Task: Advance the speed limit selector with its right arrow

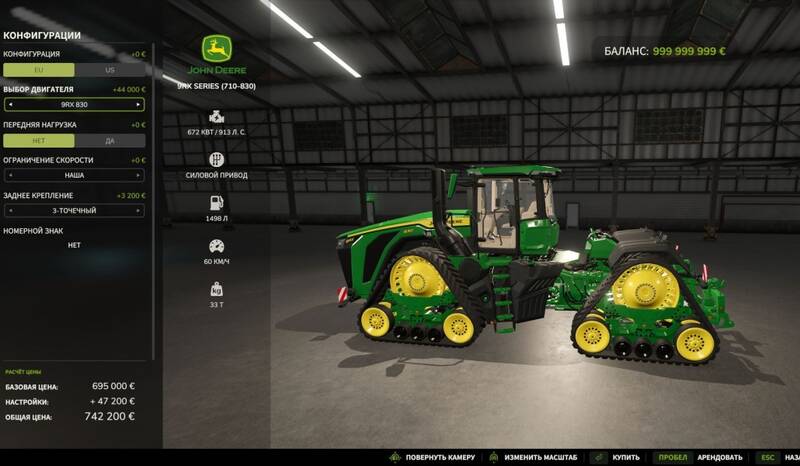Action: (139, 175)
